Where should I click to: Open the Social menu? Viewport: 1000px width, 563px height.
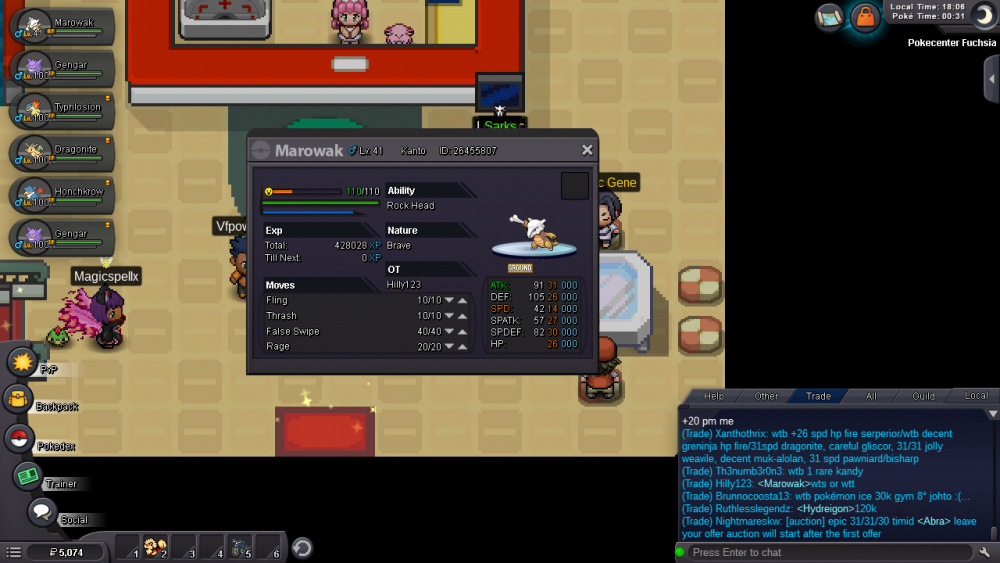coord(41,512)
